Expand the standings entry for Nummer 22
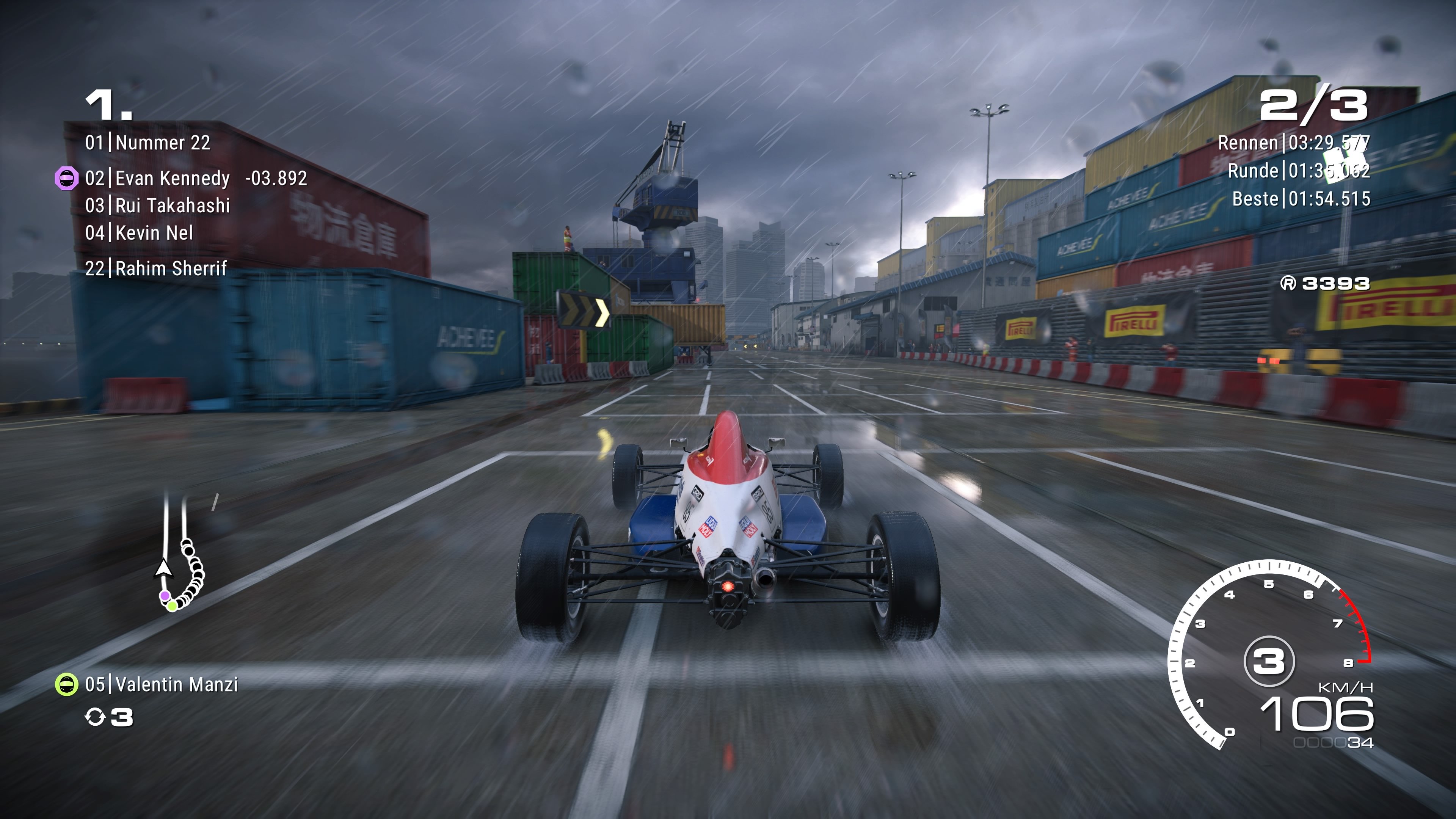Screen dimensions: 1456x819 [161, 143]
